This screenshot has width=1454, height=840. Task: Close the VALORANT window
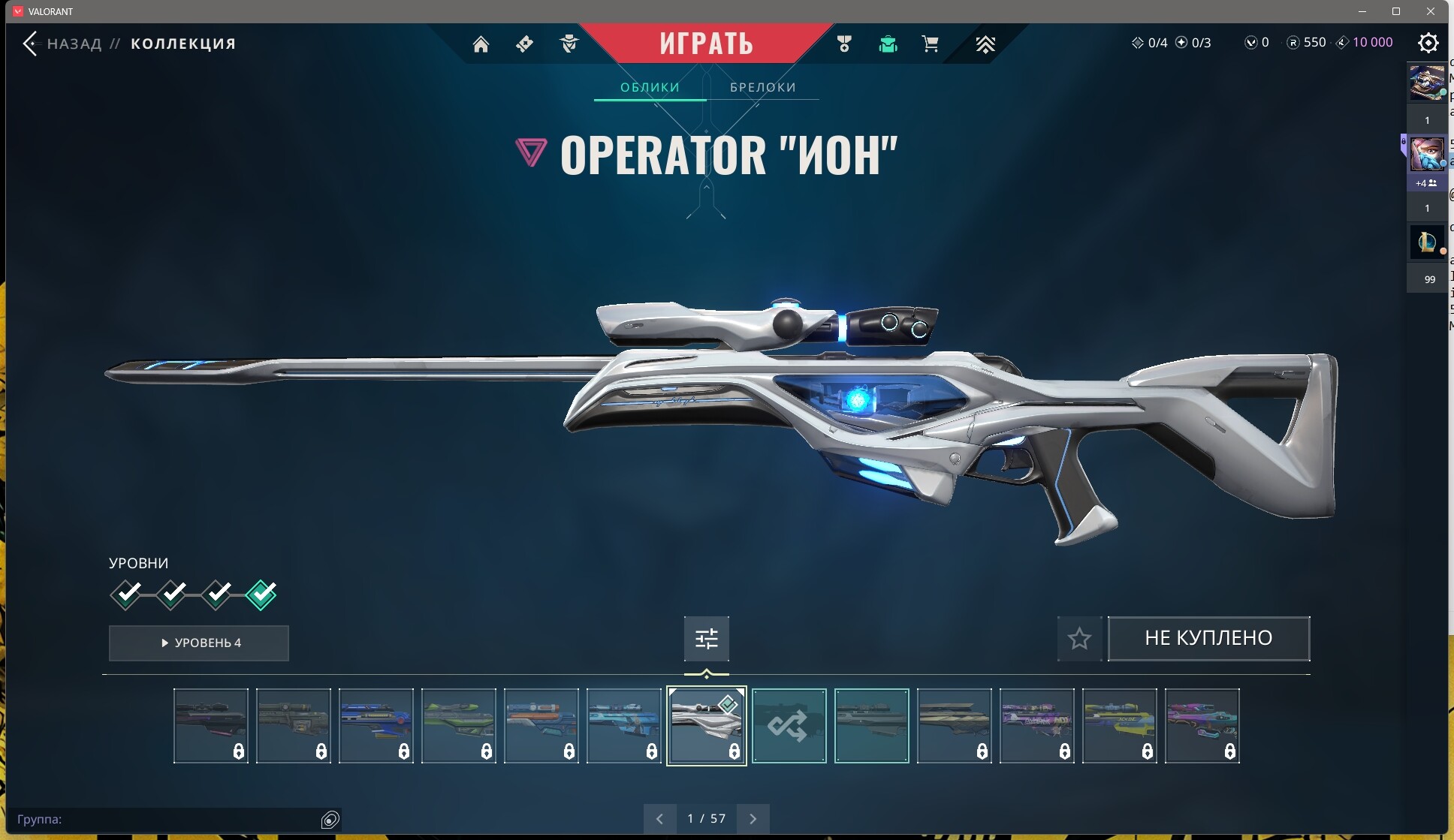(x=1431, y=11)
